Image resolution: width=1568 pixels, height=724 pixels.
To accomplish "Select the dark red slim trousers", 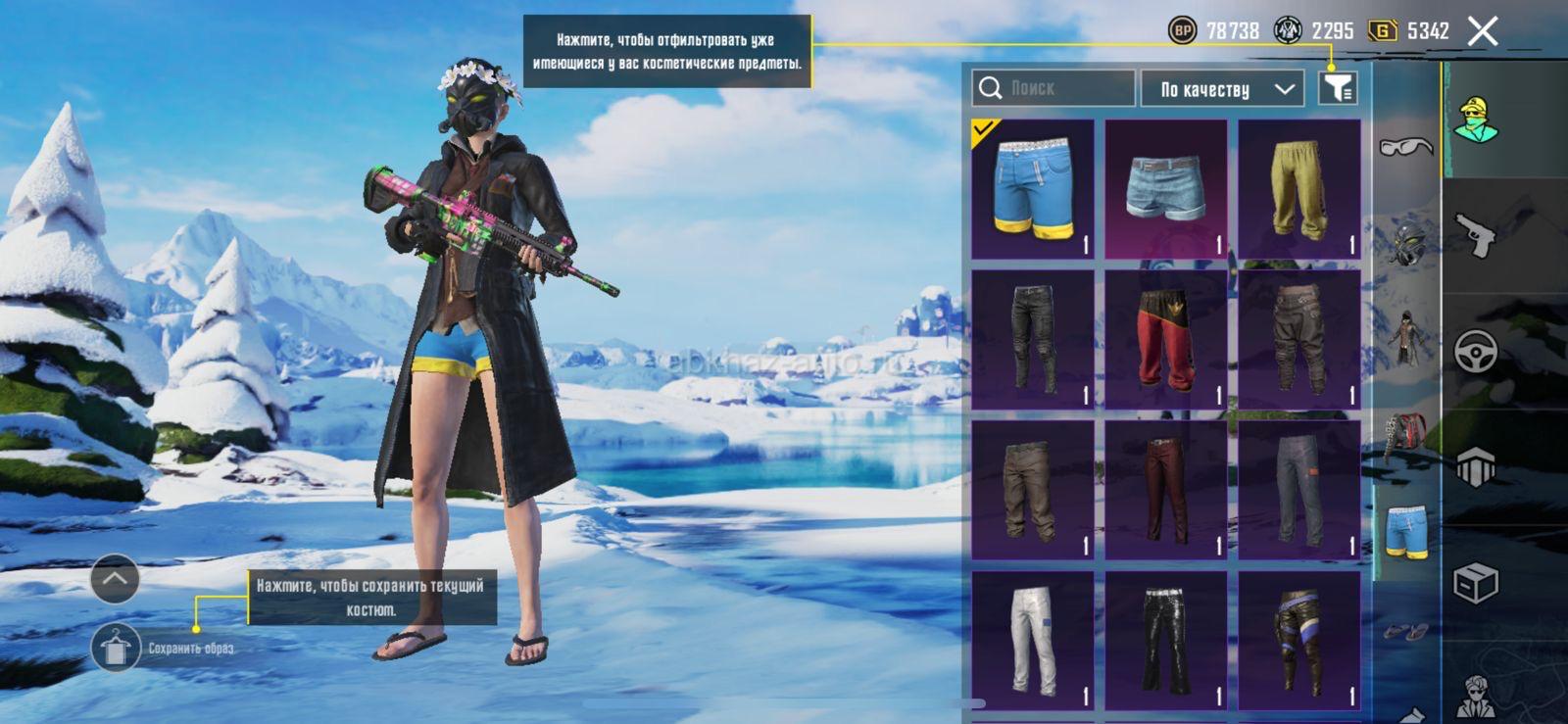I will pyautogui.click(x=1165, y=490).
